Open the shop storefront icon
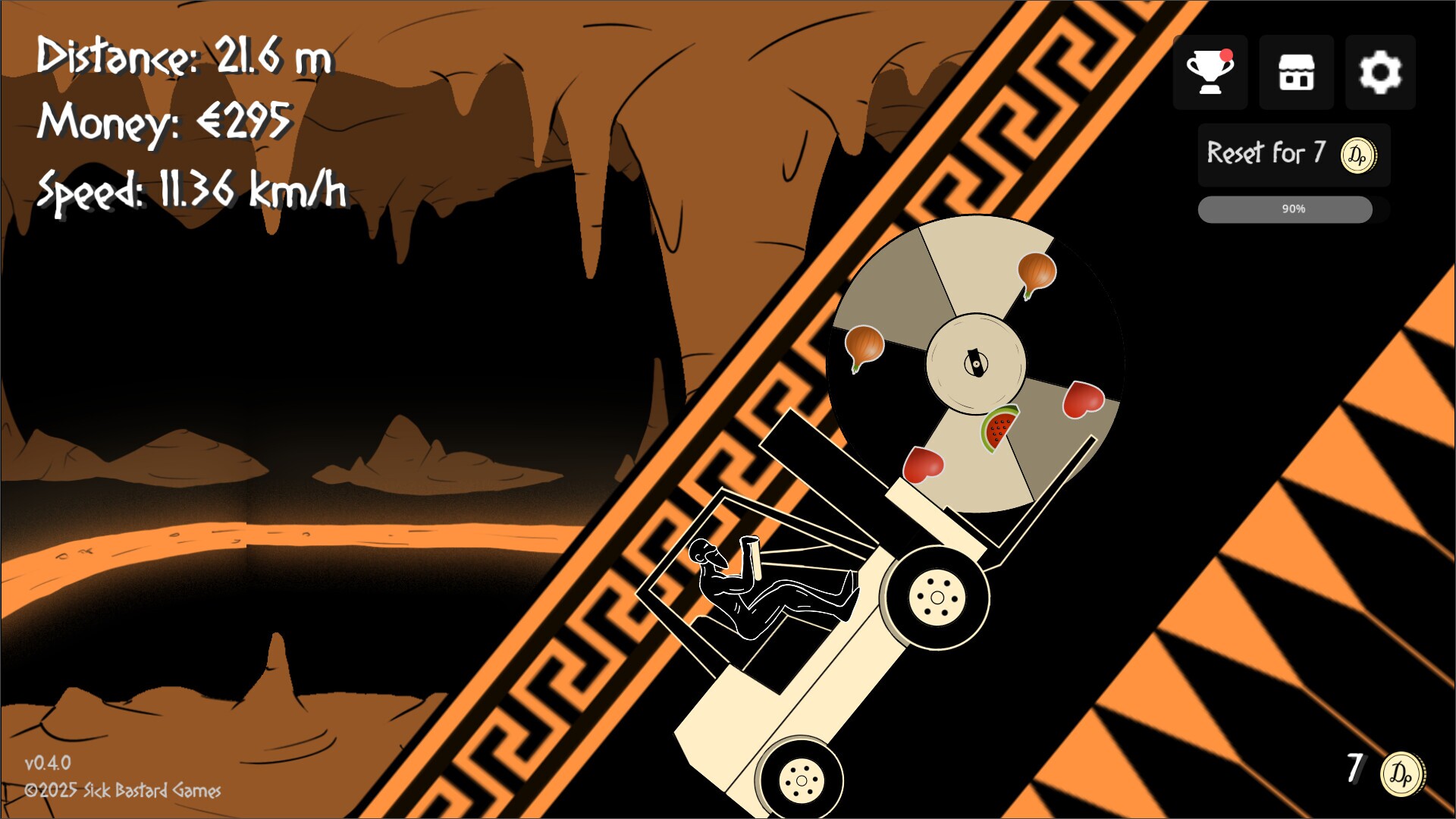The image size is (1456, 819). [1296, 72]
